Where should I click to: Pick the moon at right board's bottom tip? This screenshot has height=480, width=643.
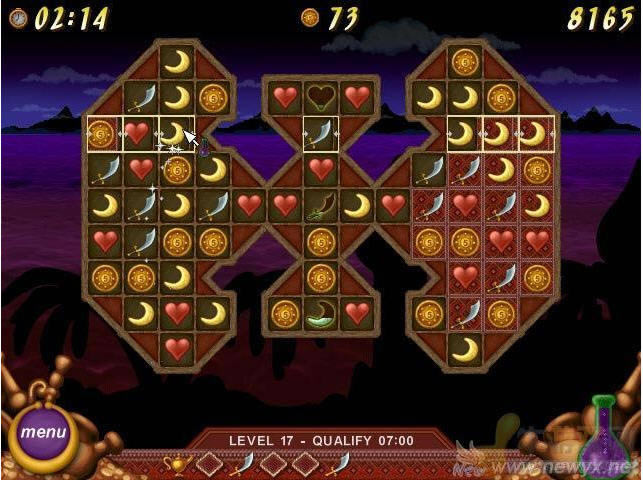tap(465, 348)
